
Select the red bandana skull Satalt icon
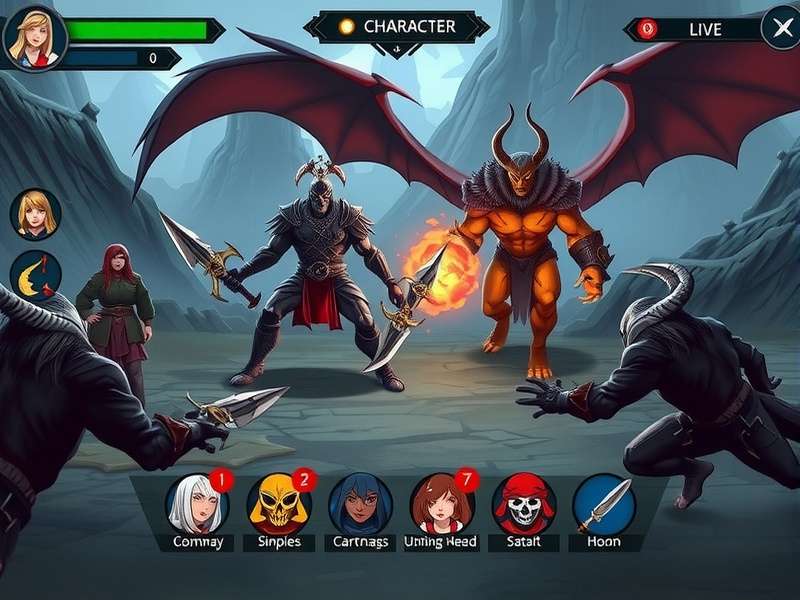(x=523, y=504)
